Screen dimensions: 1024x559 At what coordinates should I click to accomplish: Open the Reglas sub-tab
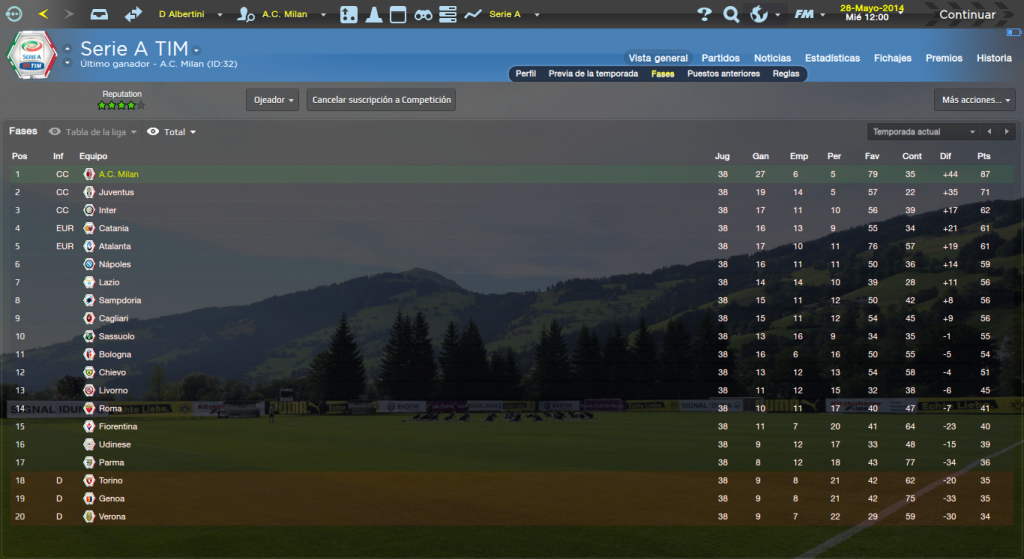[x=786, y=74]
